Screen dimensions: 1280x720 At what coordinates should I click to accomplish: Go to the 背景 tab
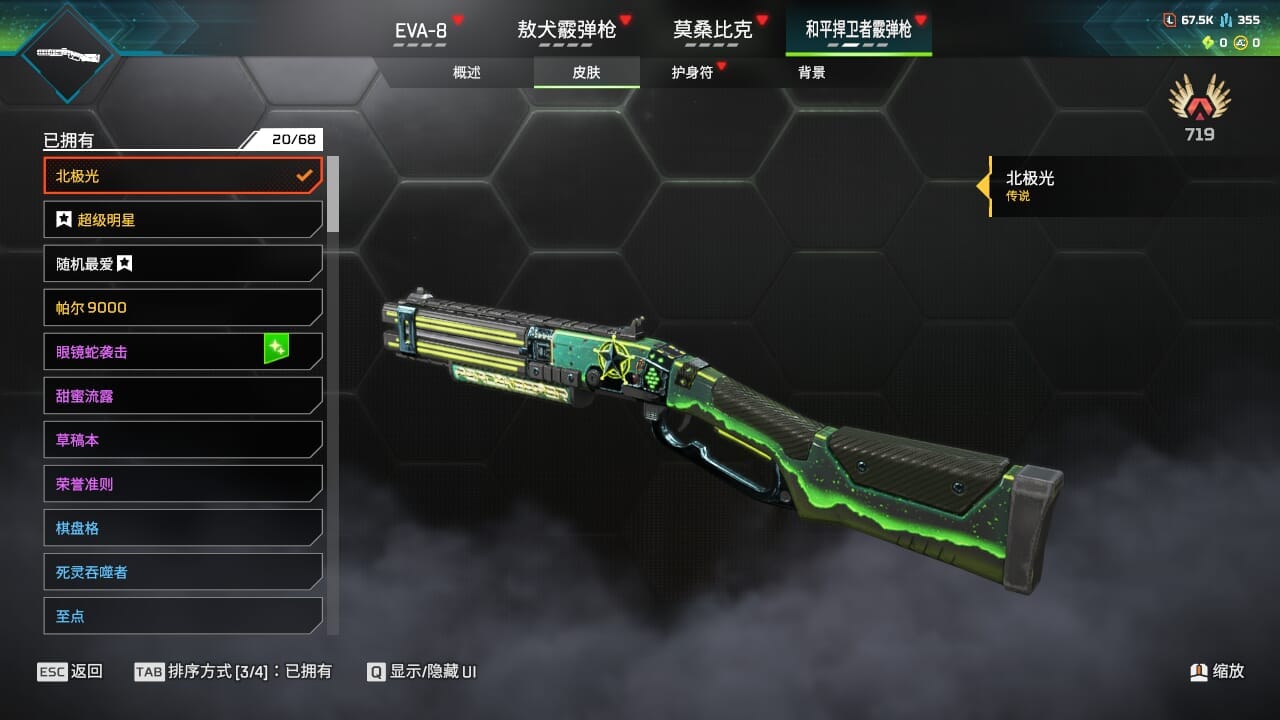point(812,73)
